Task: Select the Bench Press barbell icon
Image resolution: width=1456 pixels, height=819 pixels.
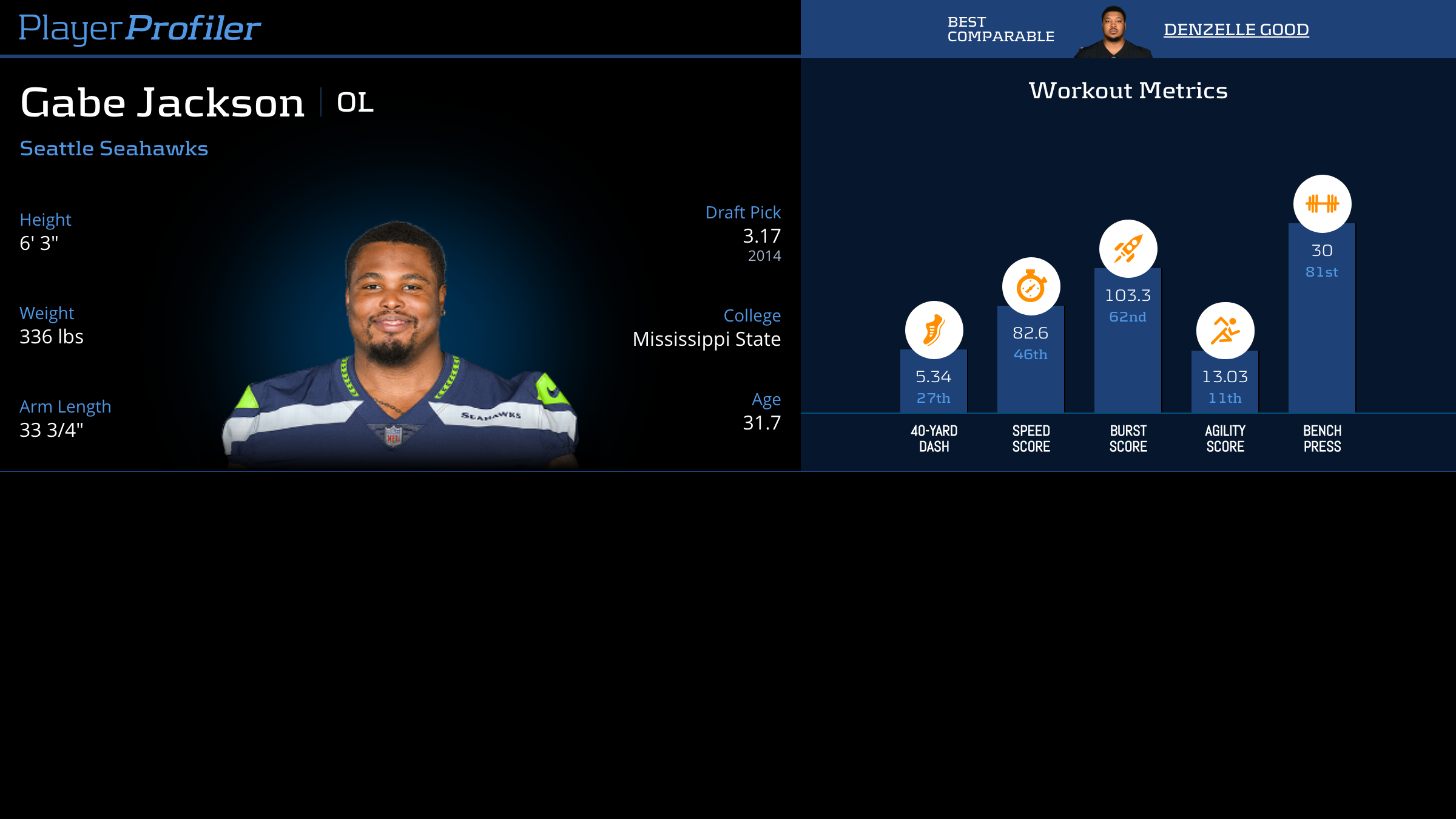Action: click(x=1322, y=204)
